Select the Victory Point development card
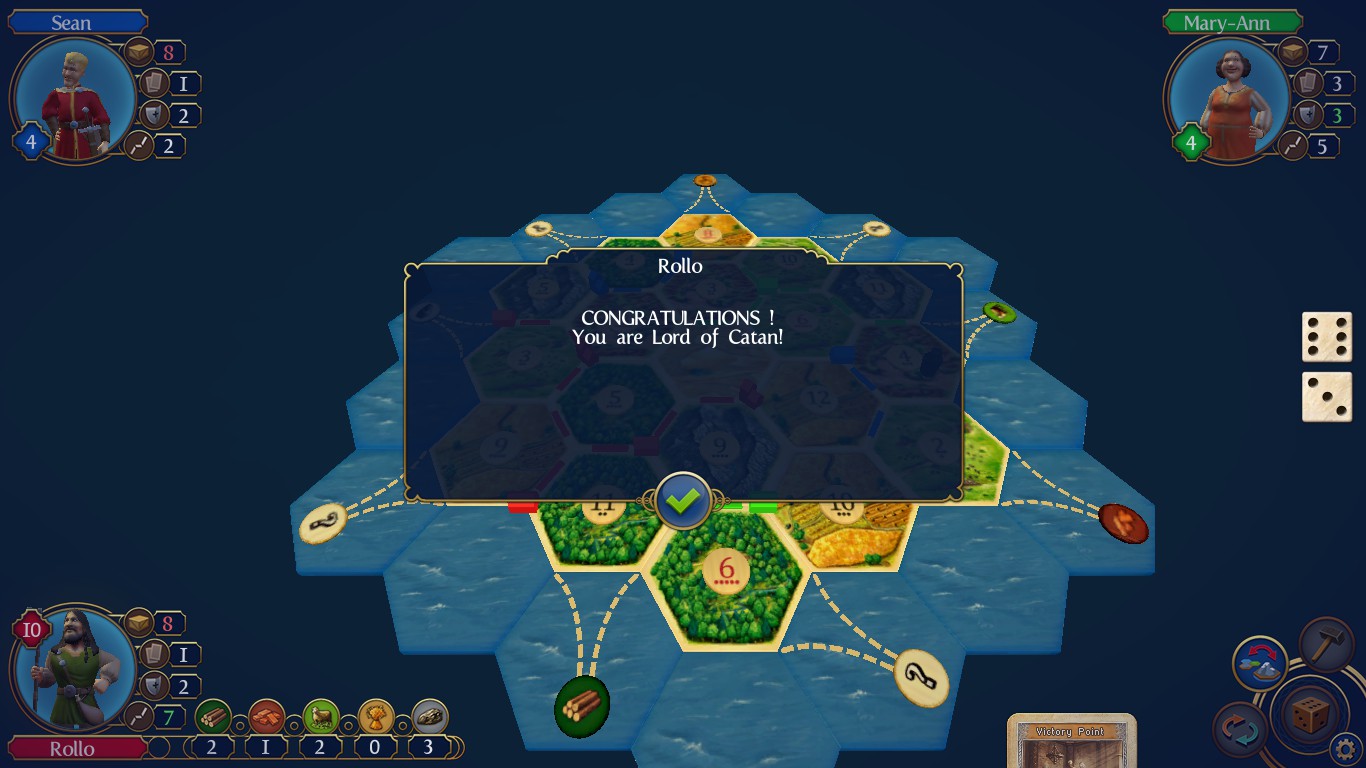 click(x=1071, y=741)
